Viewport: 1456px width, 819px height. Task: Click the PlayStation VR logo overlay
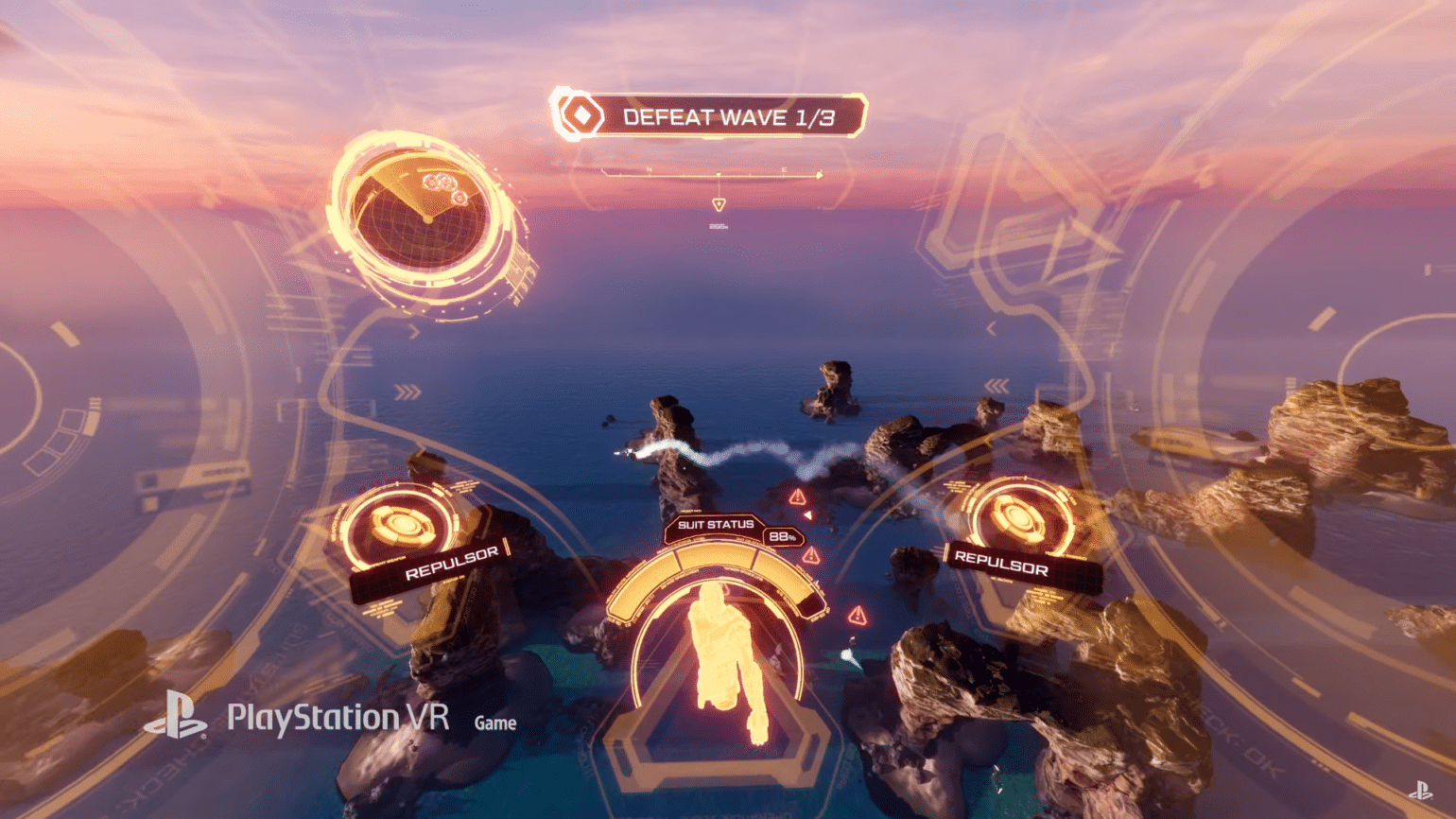(x=297, y=718)
